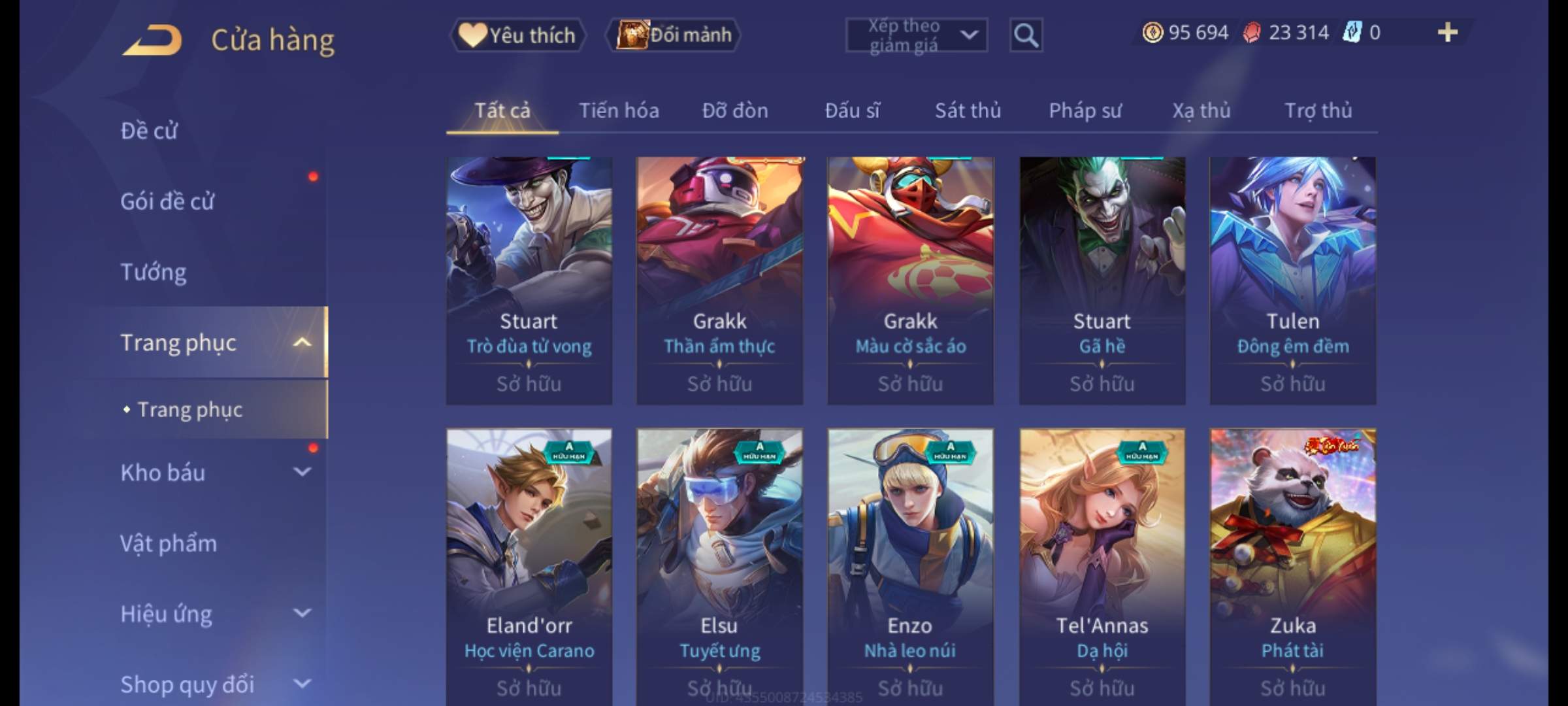Image resolution: width=1568 pixels, height=706 pixels.
Task: Open the Đề cử menu entry
Action: pyautogui.click(x=149, y=131)
